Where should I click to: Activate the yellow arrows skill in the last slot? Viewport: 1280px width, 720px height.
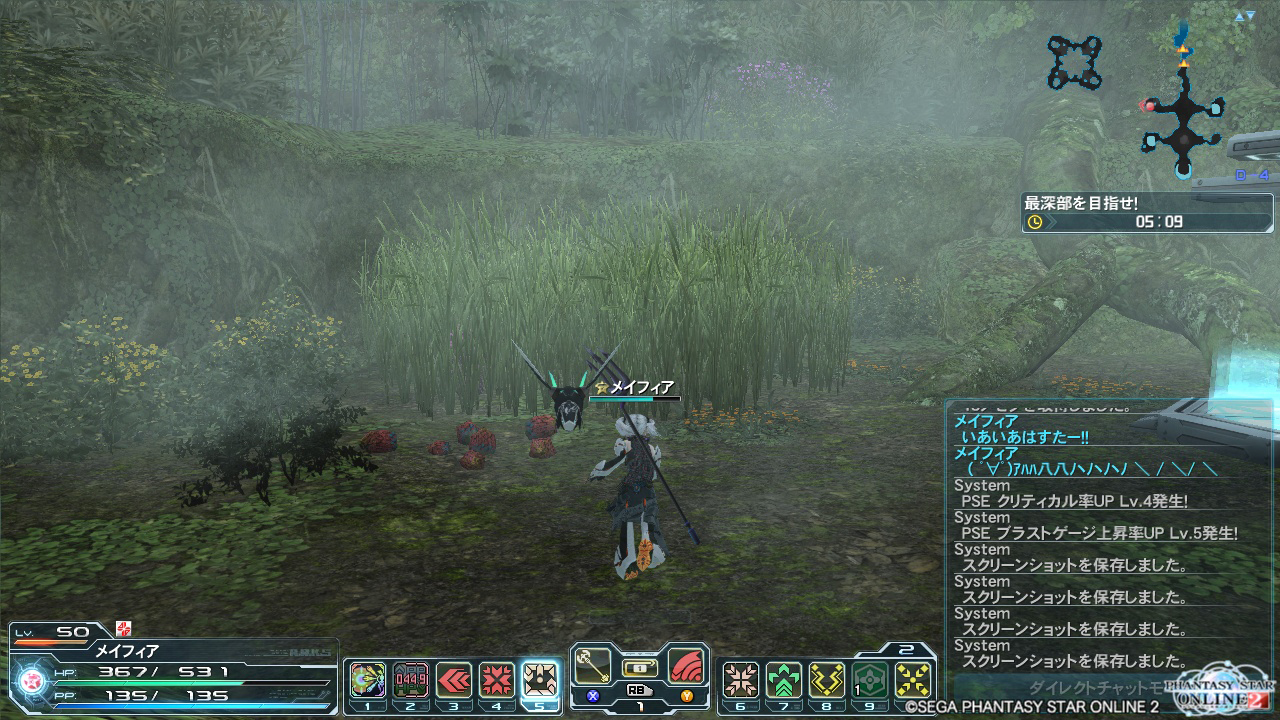[913, 681]
